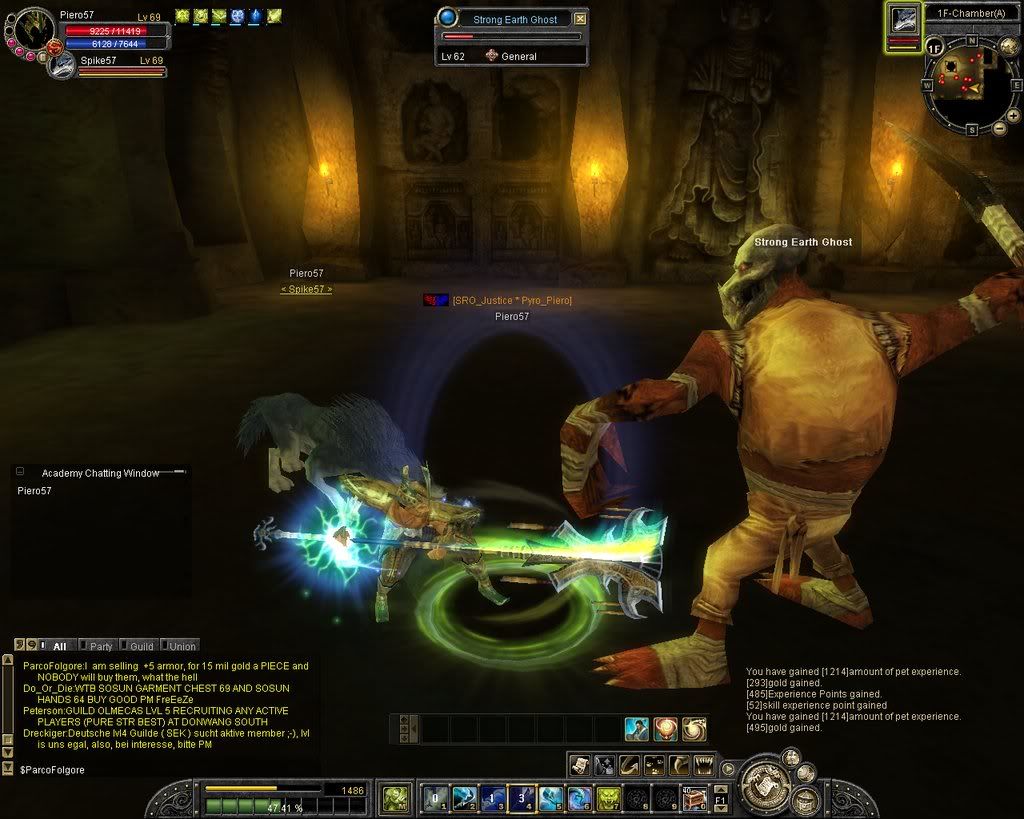Use the treasure chest item in hotbar slot 0

694,798
